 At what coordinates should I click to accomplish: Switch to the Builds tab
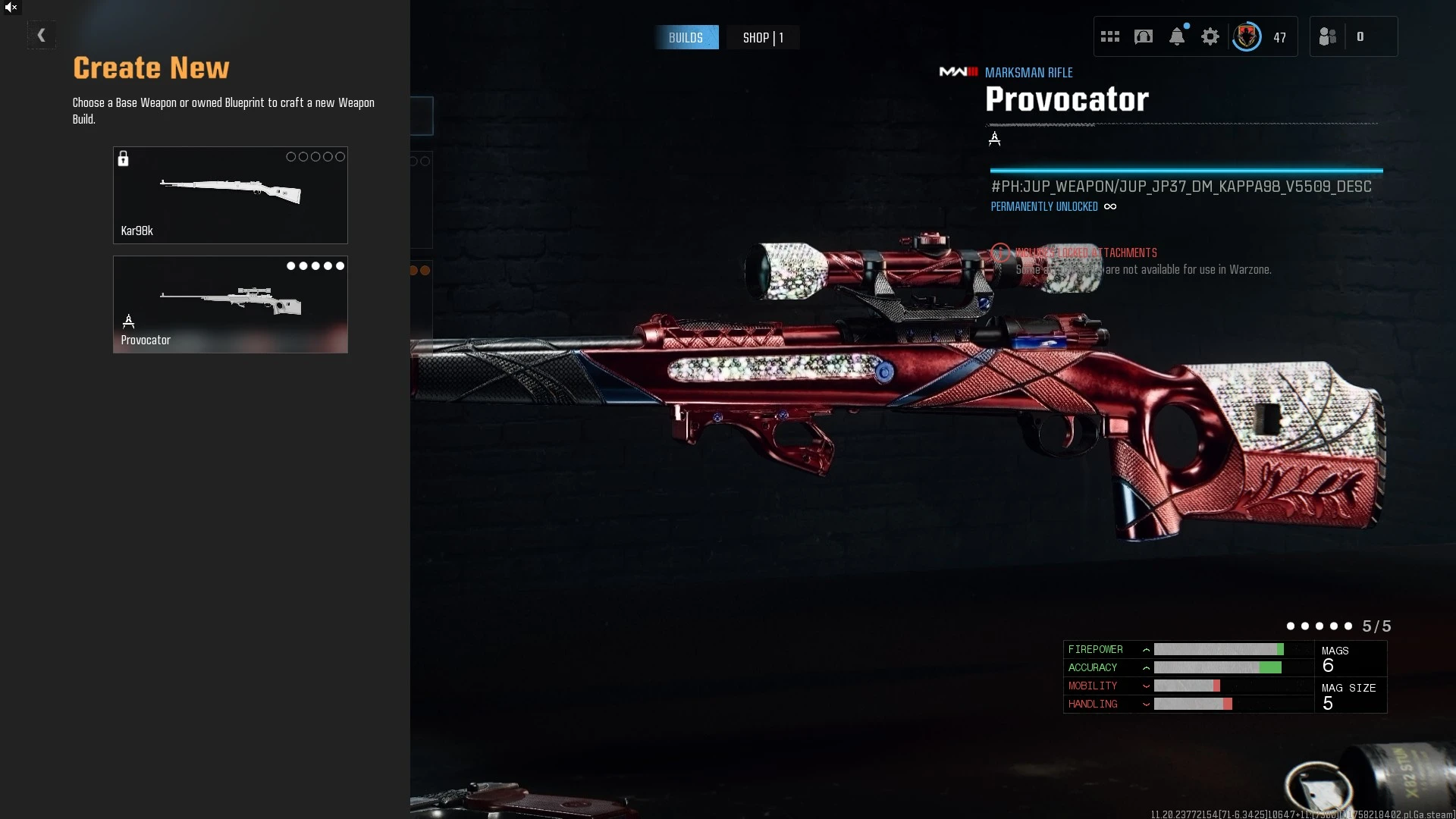pyautogui.click(x=686, y=37)
